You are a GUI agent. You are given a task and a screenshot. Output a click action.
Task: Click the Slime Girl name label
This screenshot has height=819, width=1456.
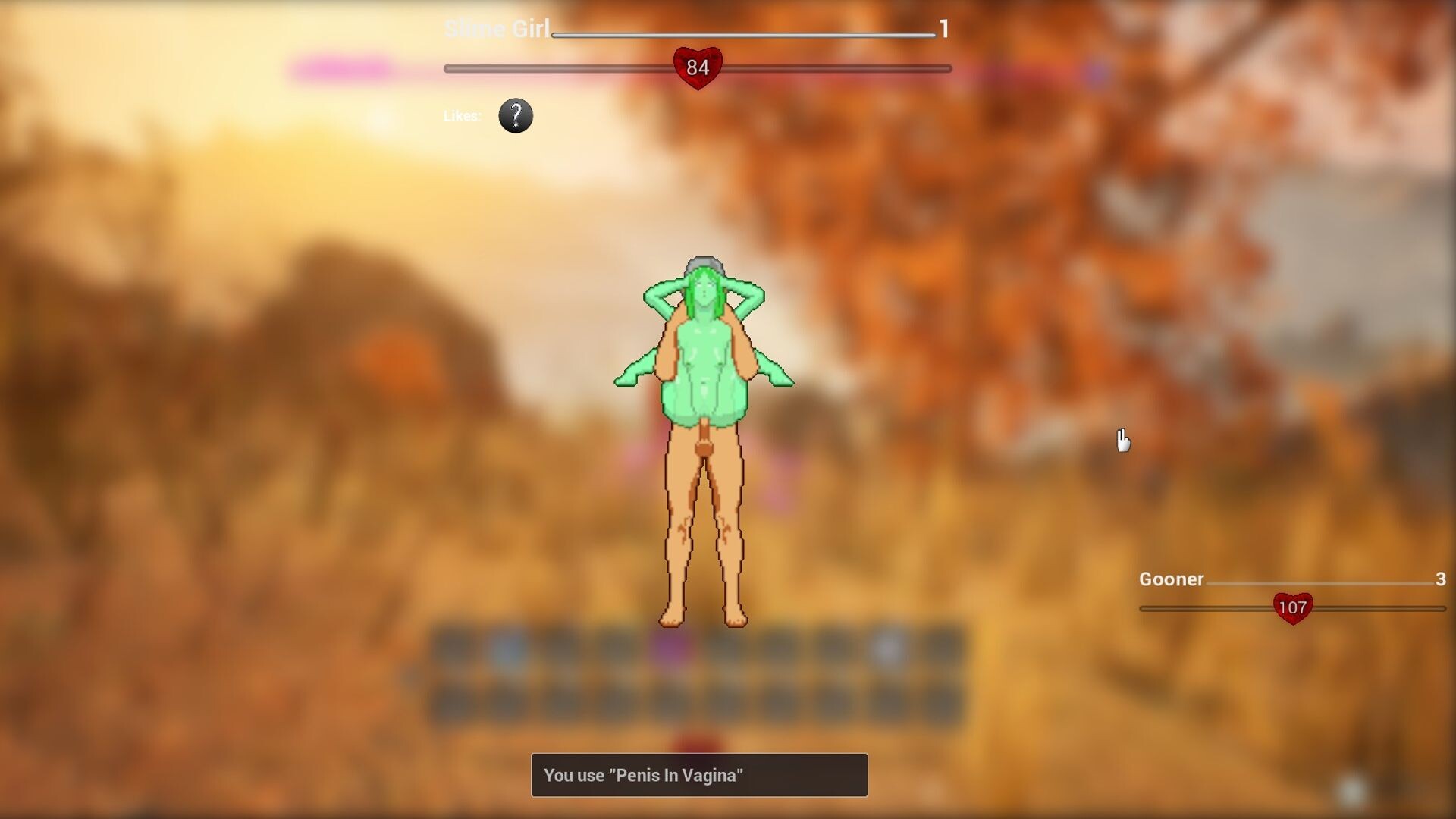pos(497,30)
